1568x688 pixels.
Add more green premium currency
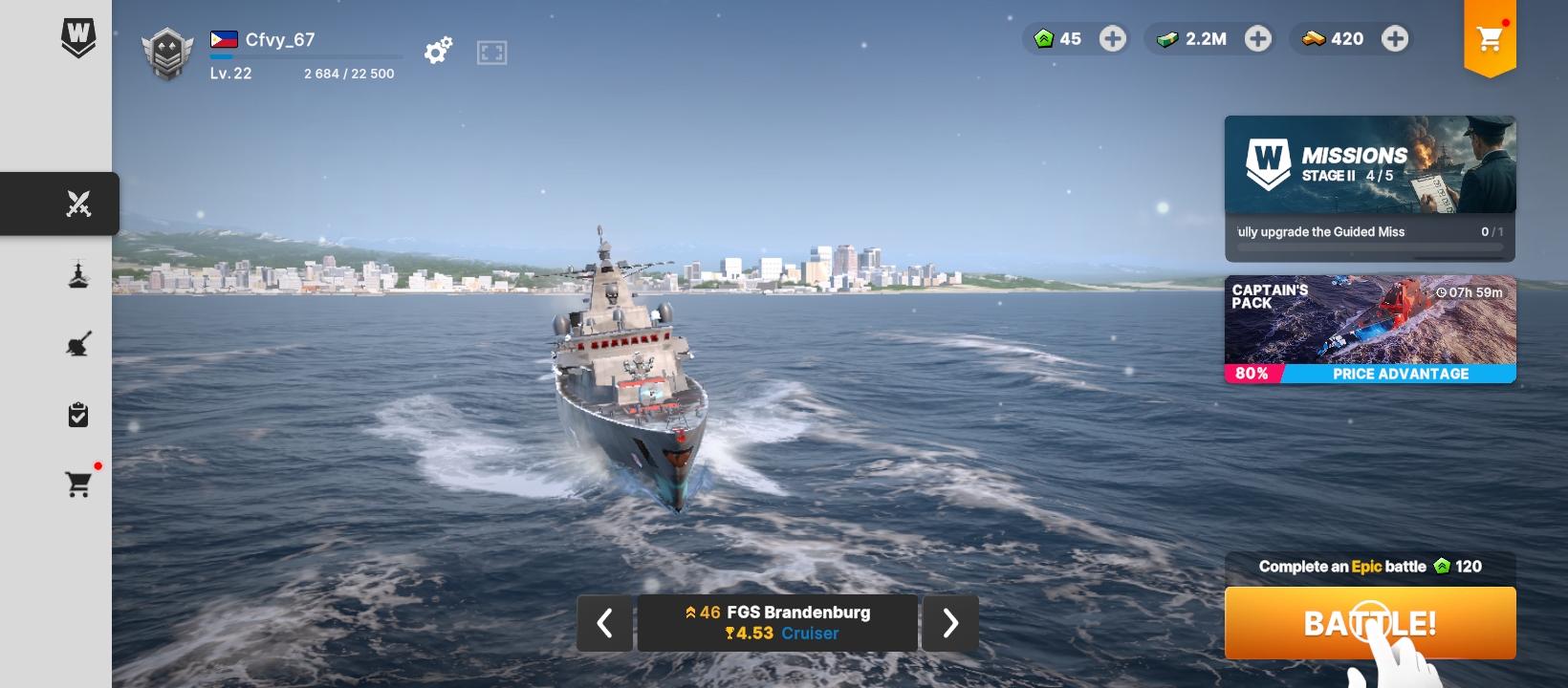pyautogui.click(x=1112, y=39)
